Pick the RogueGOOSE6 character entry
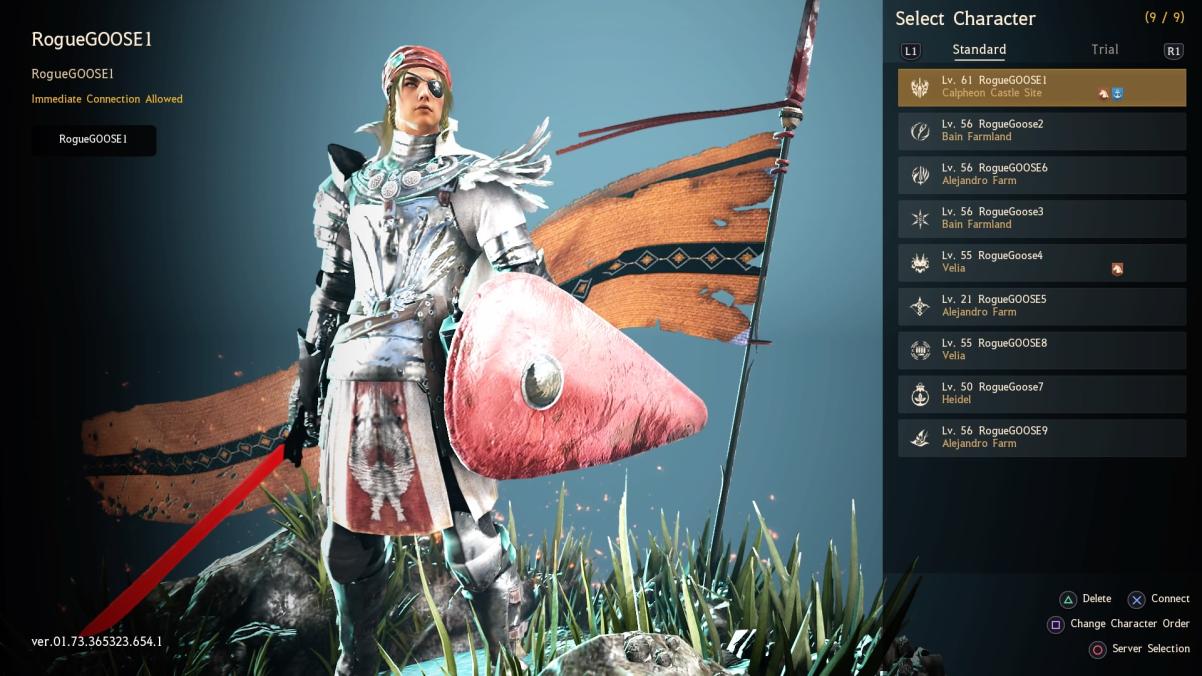Screen dimensions: 1202x676 1041,175
